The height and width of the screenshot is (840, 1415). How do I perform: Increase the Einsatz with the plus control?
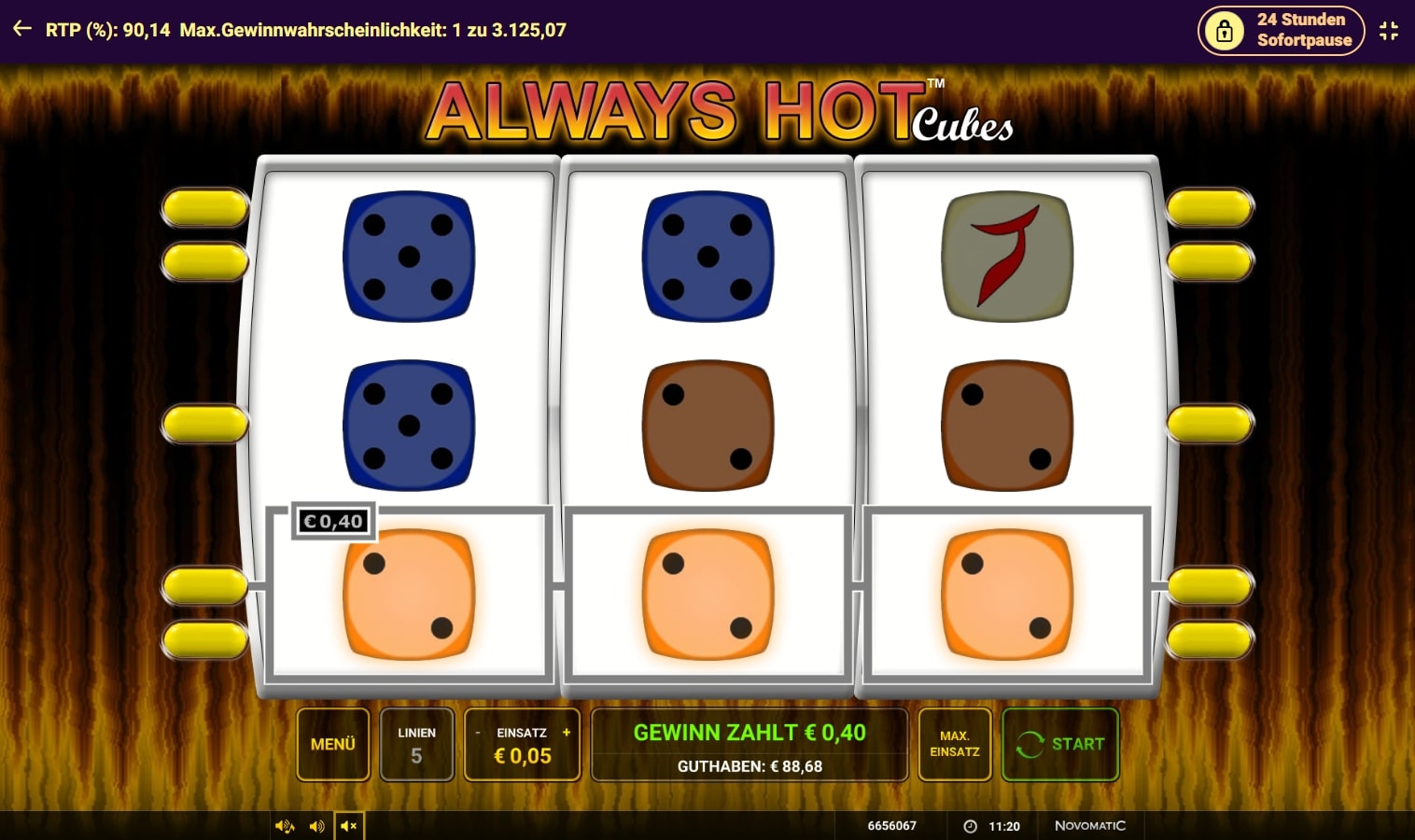tap(565, 733)
